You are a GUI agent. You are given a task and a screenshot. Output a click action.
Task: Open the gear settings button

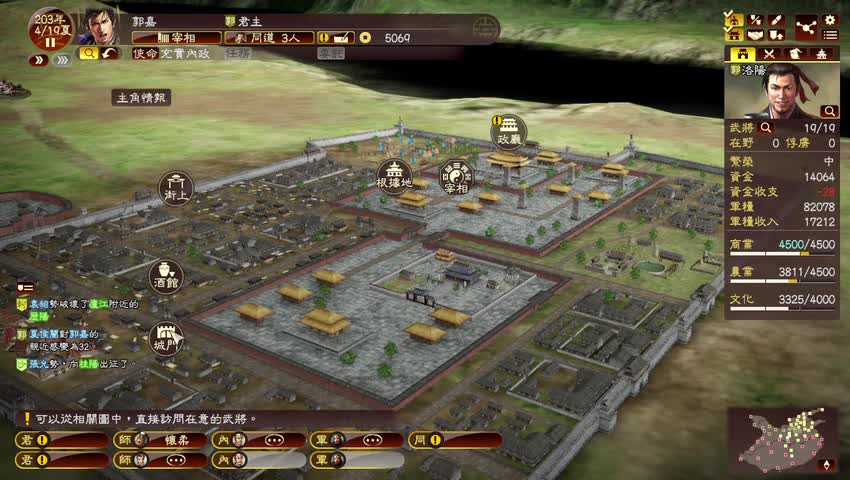click(829, 20)
